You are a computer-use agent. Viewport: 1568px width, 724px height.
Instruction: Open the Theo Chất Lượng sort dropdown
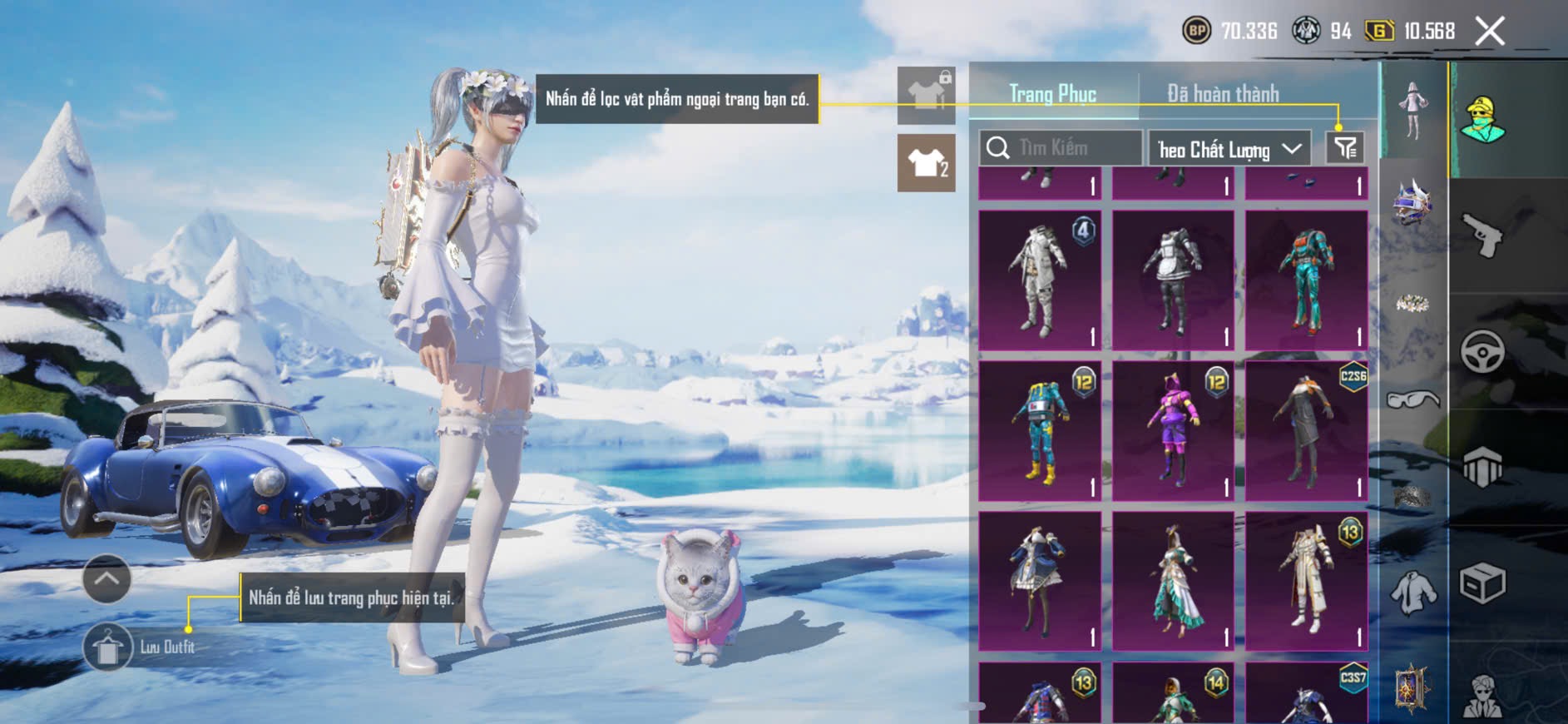tap(1229, 149)
